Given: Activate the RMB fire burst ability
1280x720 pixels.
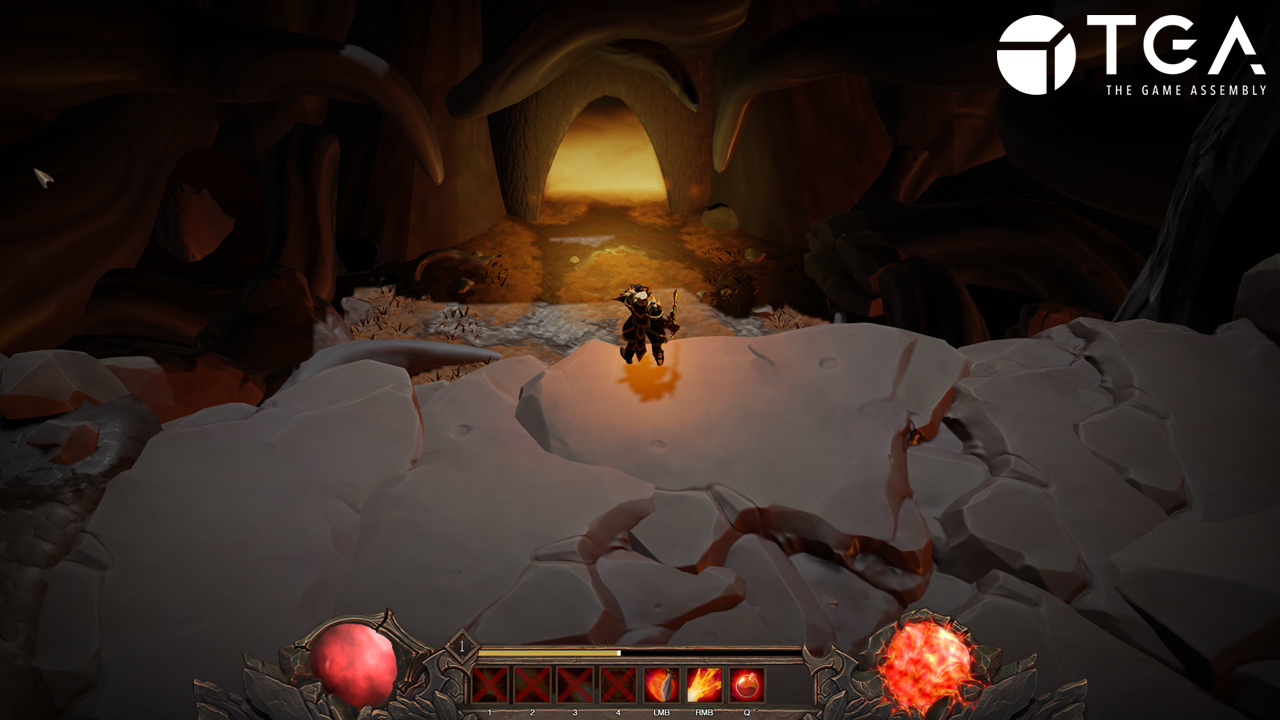Looking at the screenshot, I should point(704,685).
